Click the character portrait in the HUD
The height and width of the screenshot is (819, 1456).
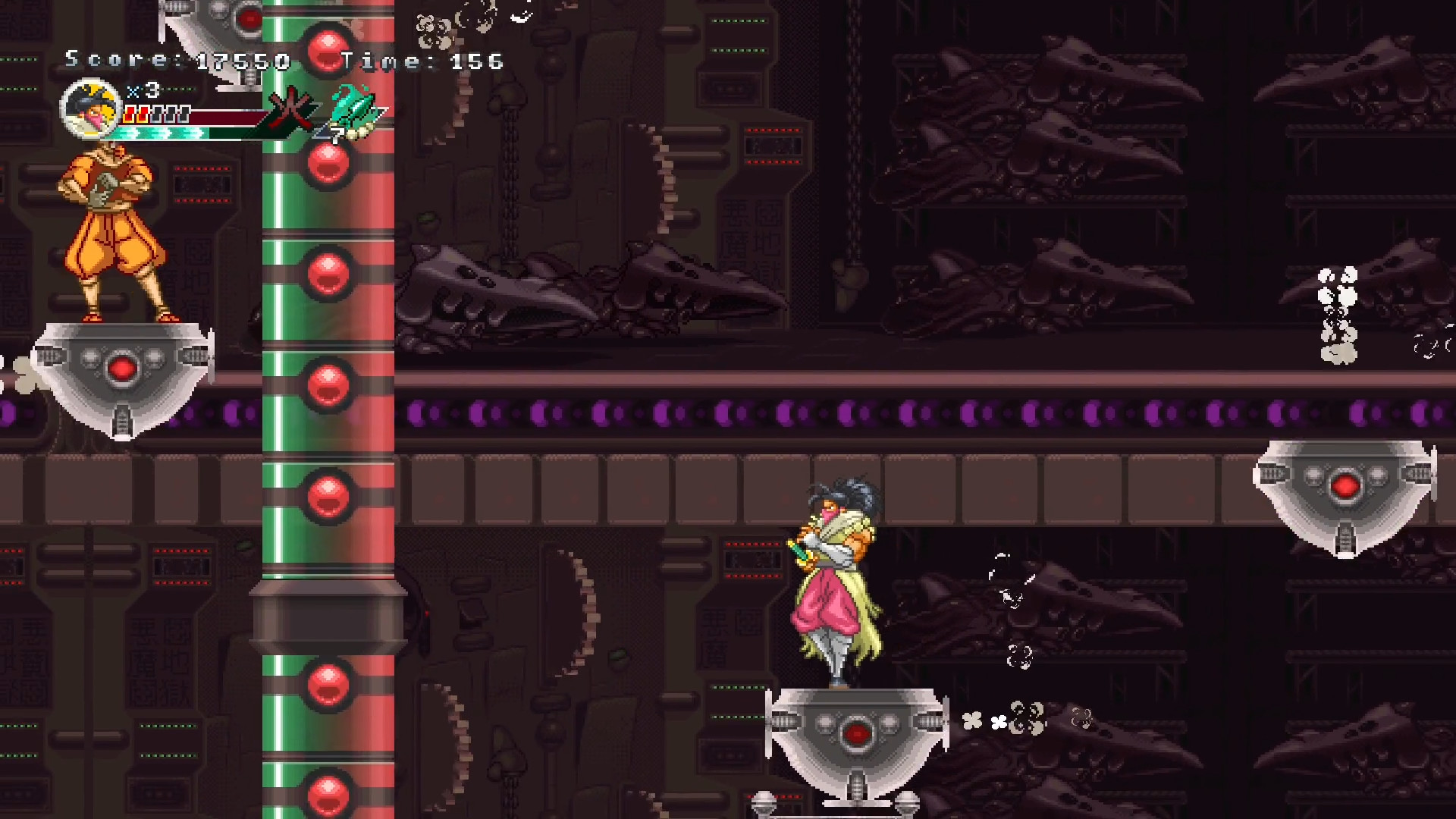(91, 110)
